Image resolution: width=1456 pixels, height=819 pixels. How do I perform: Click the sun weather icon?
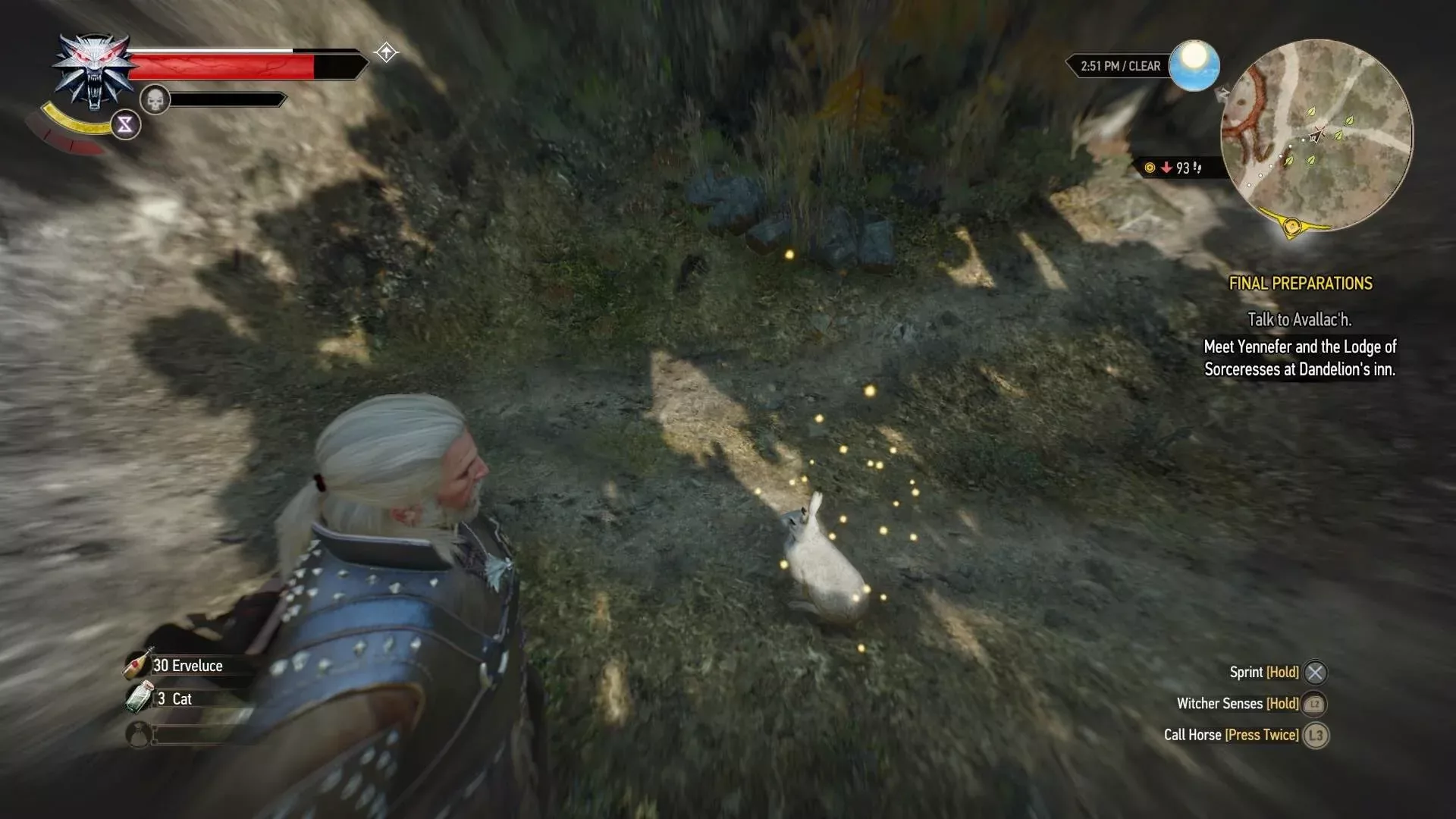pyautogui.click(x=1194, y=67)
